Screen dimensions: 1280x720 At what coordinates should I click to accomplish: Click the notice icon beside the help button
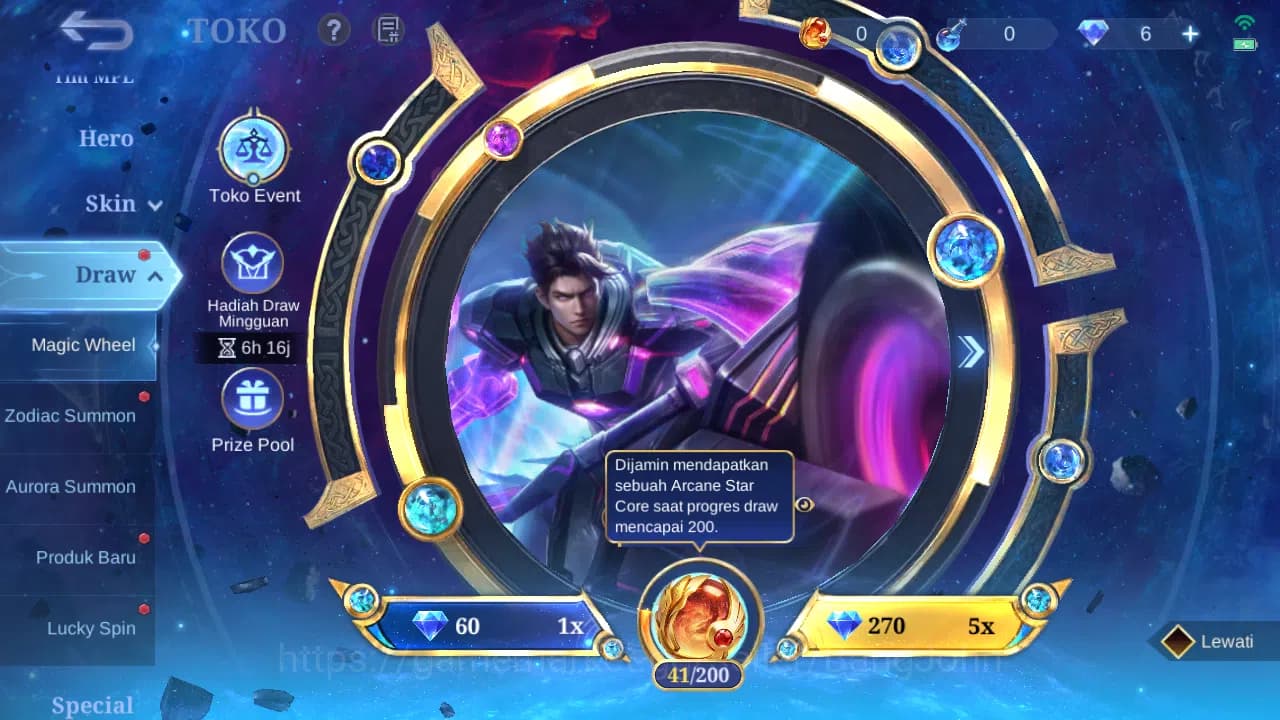point(387,31)
